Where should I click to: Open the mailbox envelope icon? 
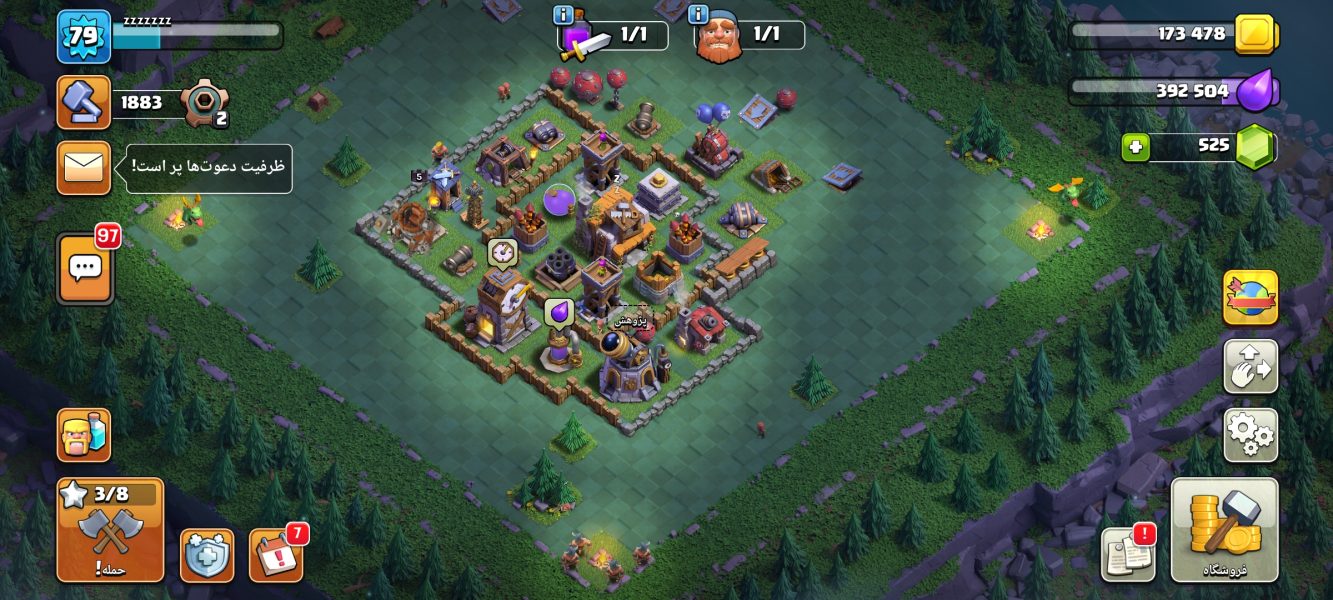coord(84,168)
